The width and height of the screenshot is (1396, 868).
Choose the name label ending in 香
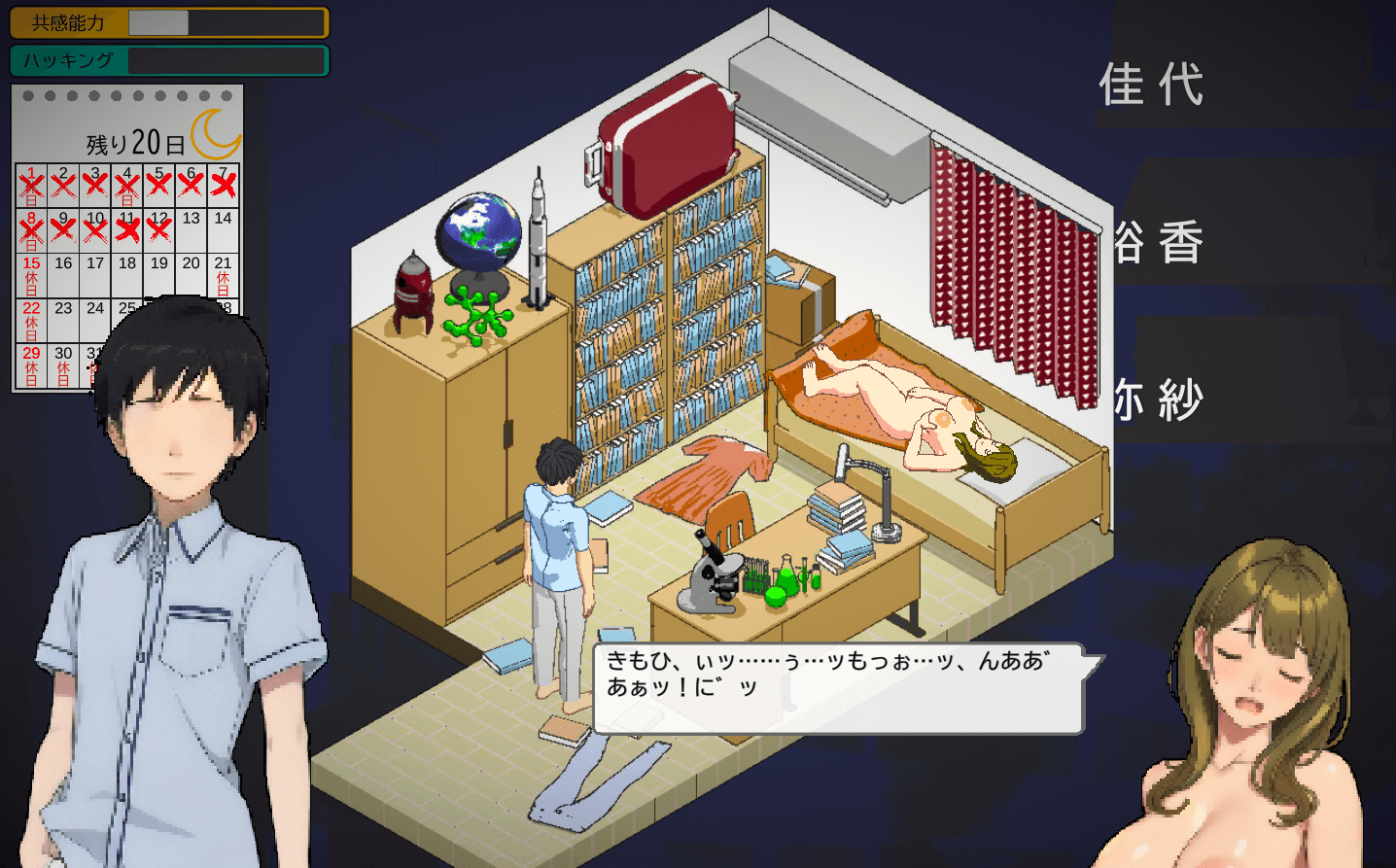pos(1159,243)
